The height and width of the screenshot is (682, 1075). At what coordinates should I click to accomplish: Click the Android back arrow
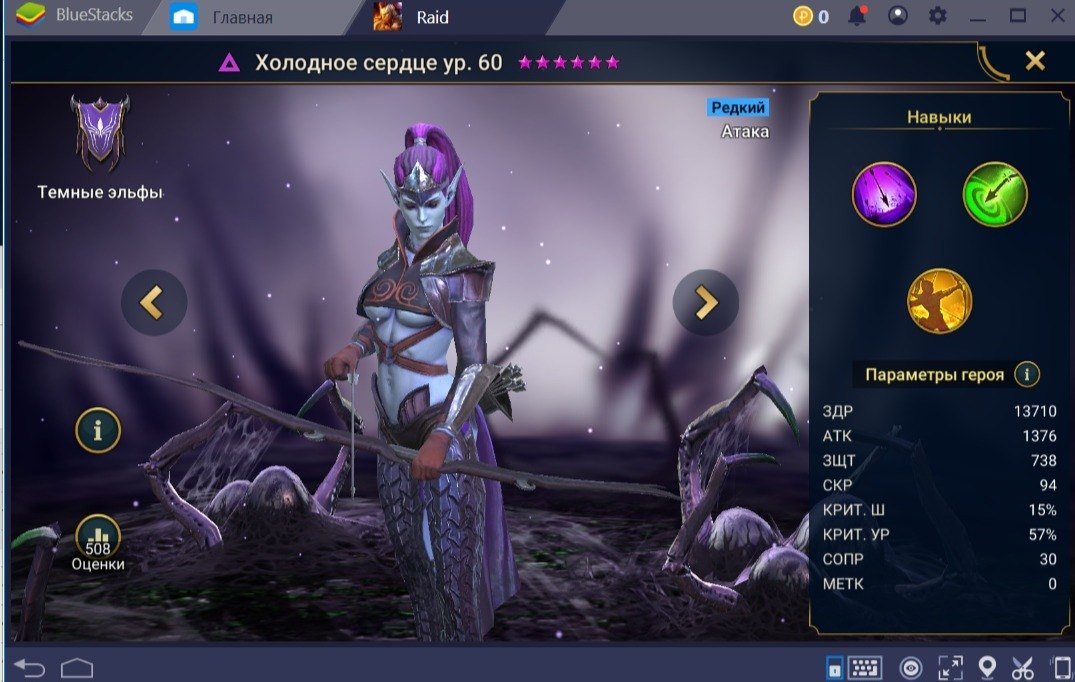click(x=30, y=667)
